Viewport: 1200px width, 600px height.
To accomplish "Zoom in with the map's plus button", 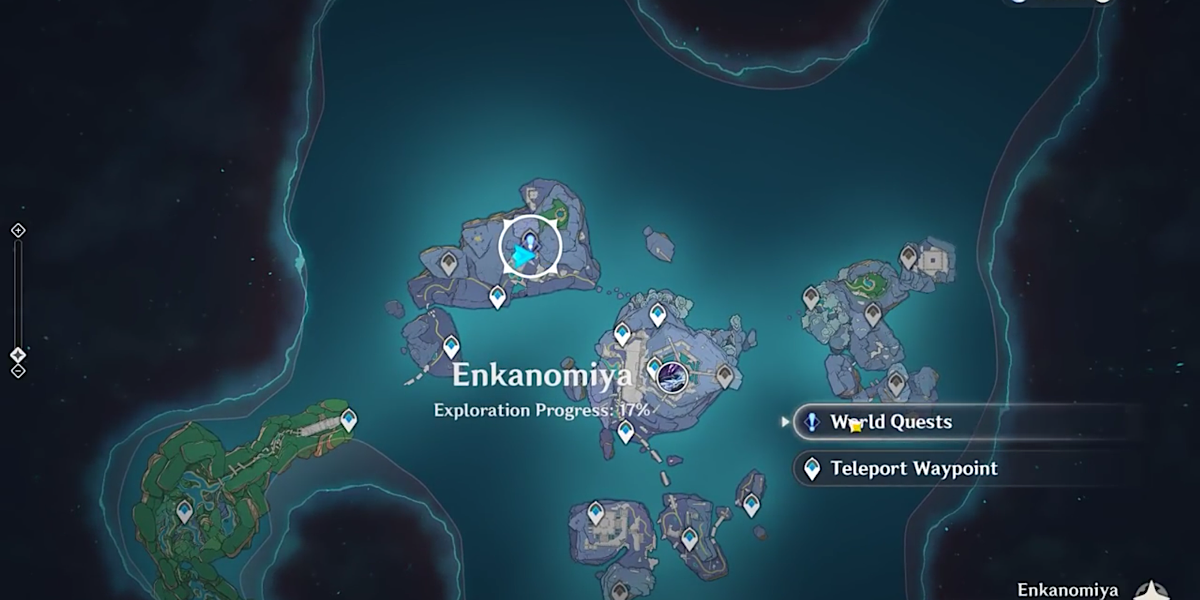I will coord(17,231).
